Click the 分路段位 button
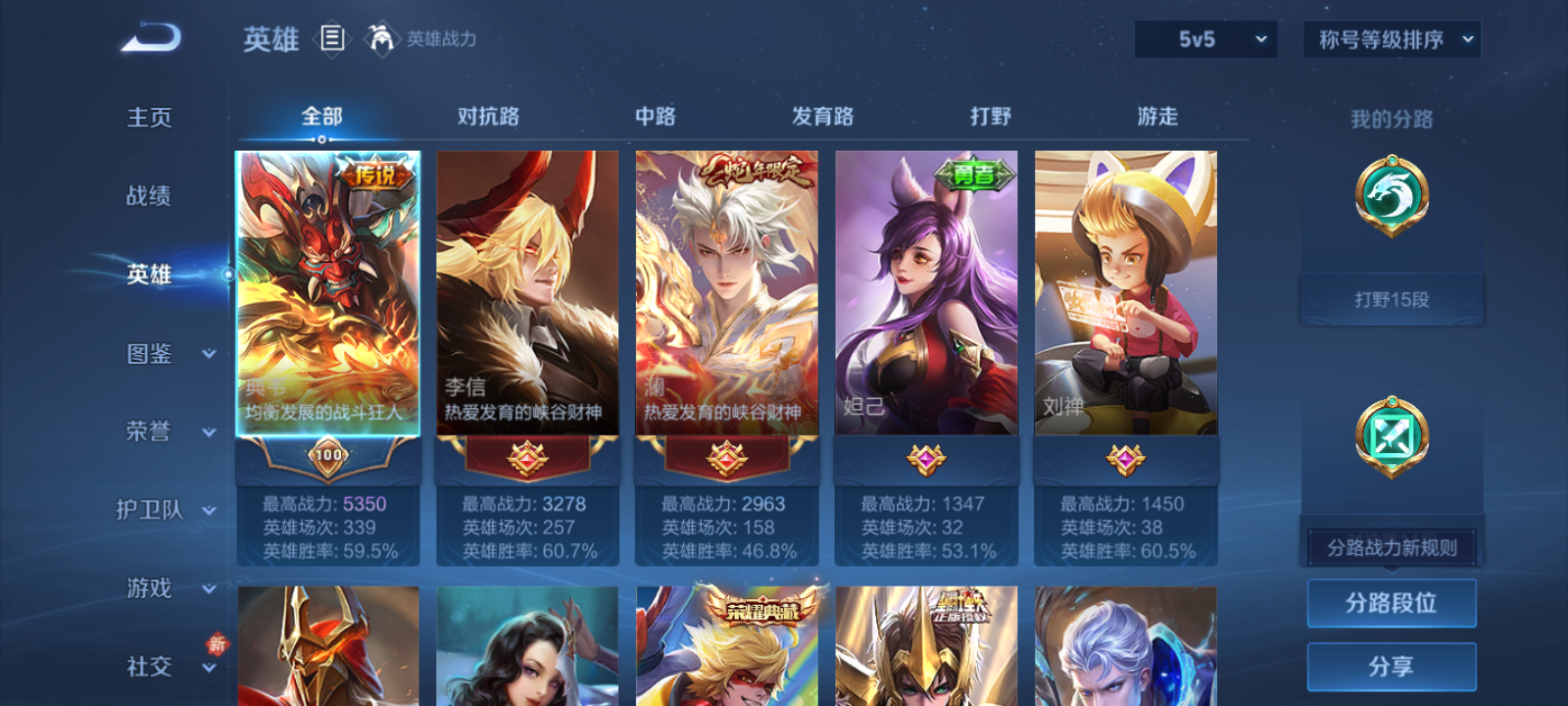This screenshot has width=1568, height=706. point(1392,603)
